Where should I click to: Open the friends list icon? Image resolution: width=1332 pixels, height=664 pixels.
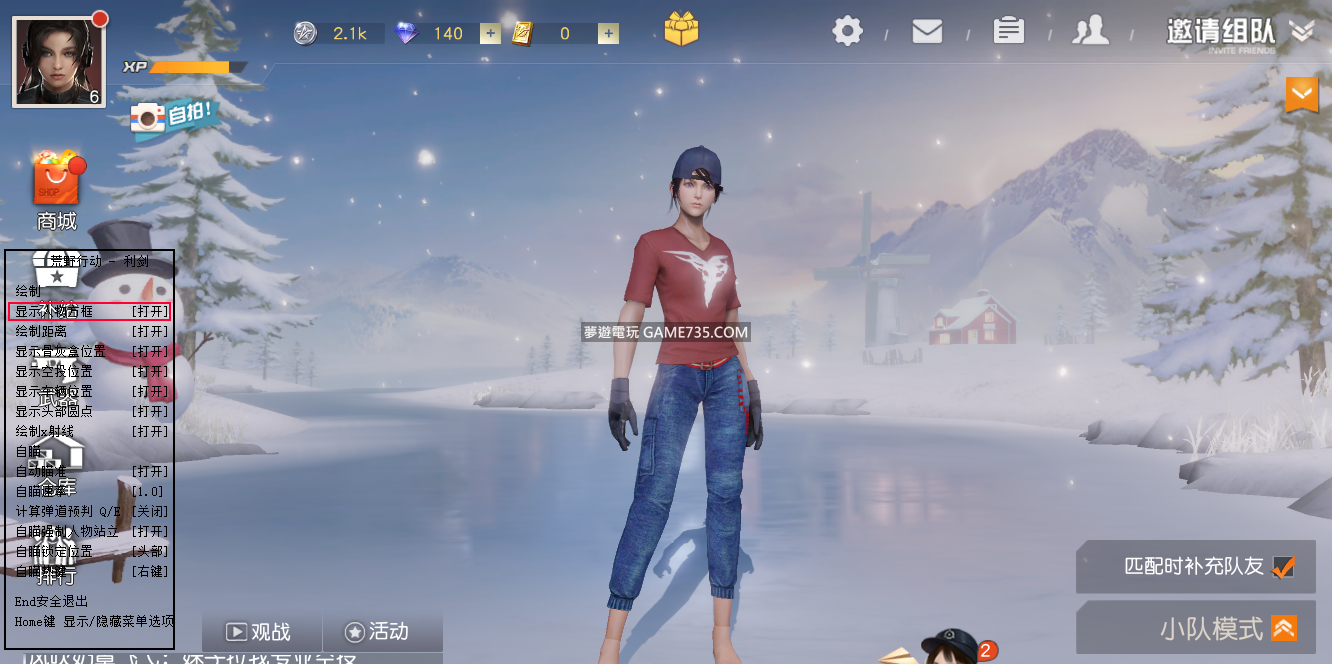tap(1089, 31)
